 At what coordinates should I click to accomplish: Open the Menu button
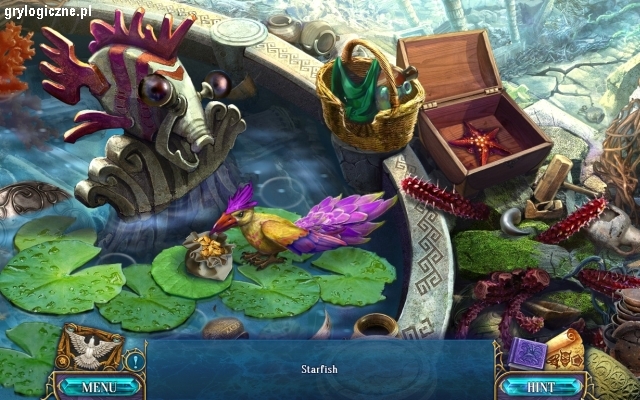point(98,386)
